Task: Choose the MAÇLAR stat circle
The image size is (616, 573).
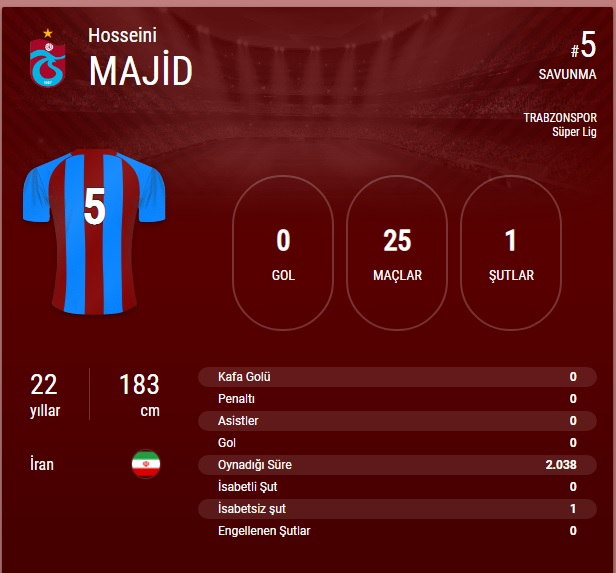Action: pos(397,253)
